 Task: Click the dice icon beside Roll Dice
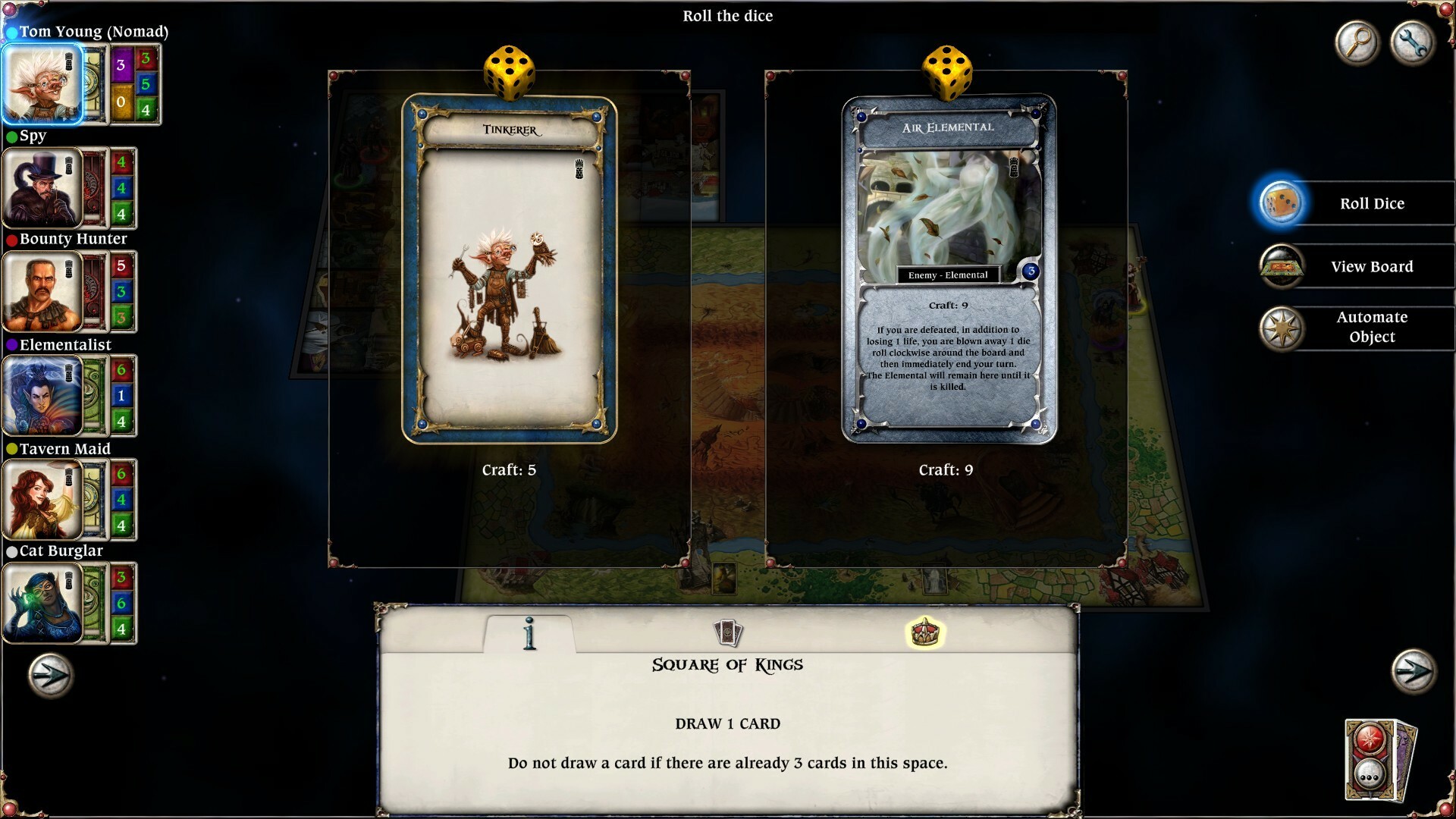[x=1282, y=203]
